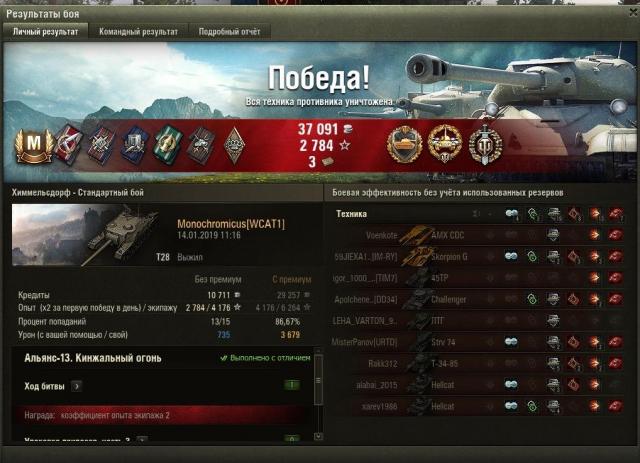Click the mission list scrollbar down arrow
The width and height of the screenshot is (640, 463).
click(318, 437)
